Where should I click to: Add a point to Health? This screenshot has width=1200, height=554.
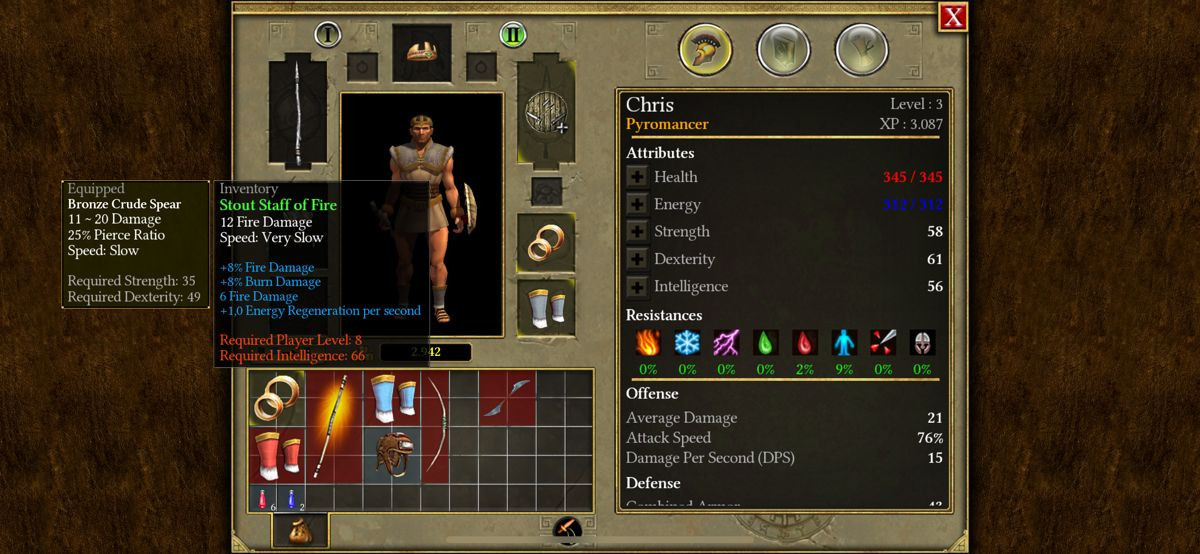pos(637,177)
